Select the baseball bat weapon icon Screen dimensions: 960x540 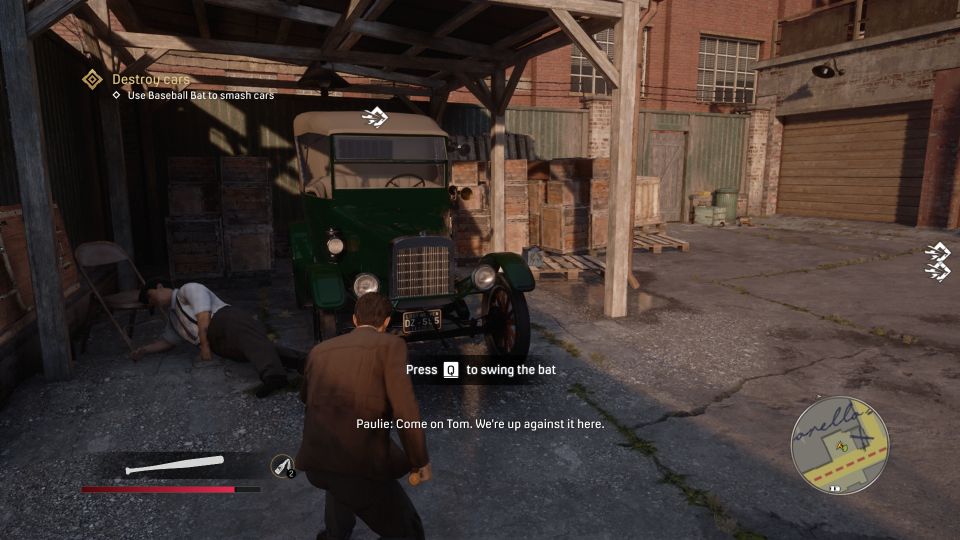pyautogui.click(x=175, y=465)
